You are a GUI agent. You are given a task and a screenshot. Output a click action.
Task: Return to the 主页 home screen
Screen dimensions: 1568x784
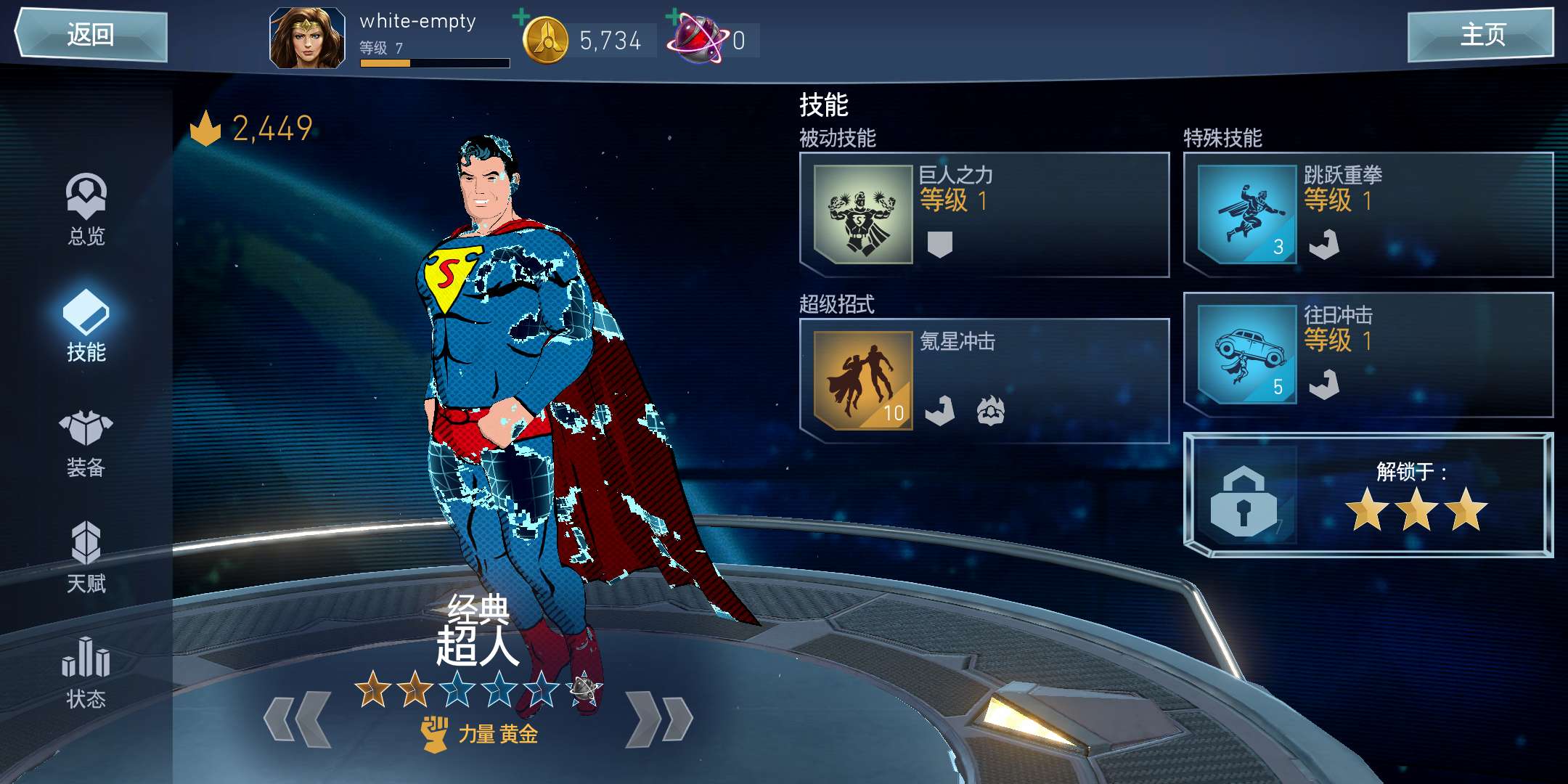[1481, 35]
